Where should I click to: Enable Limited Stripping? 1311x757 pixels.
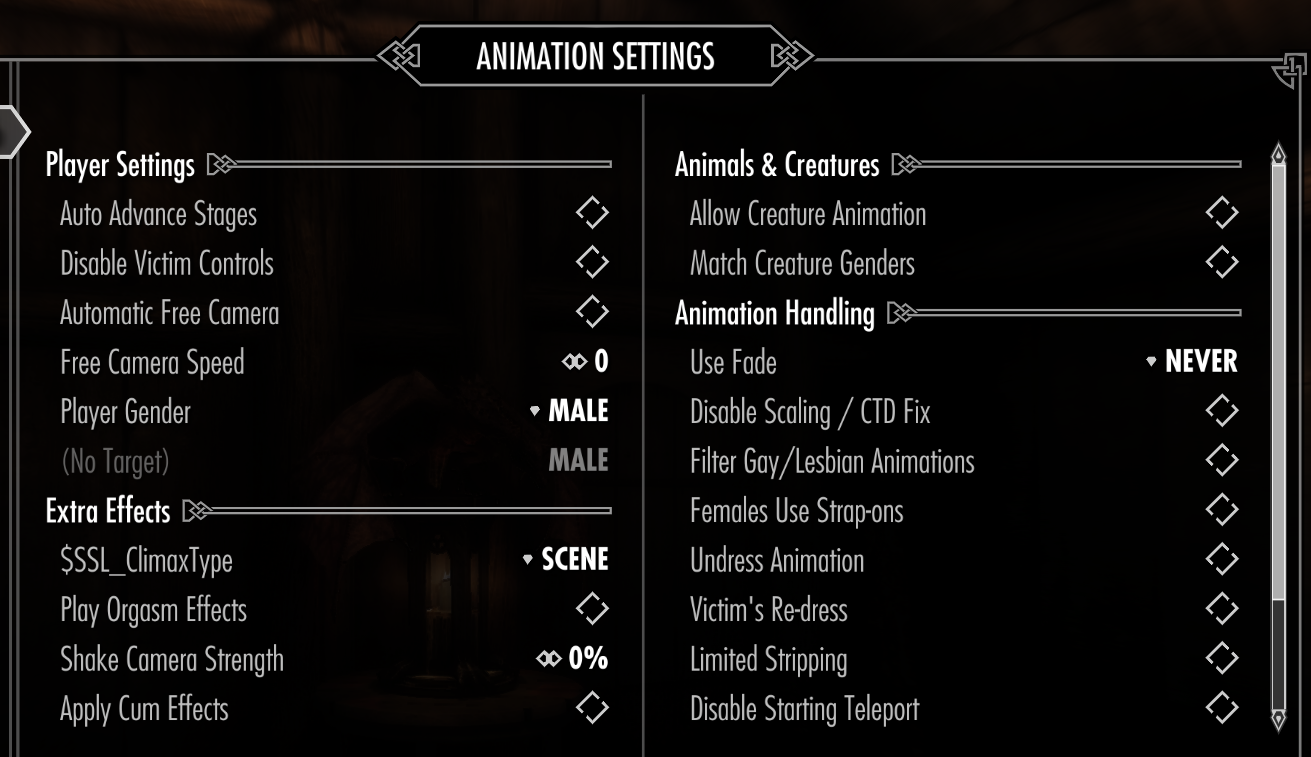tap(1221, 659)
